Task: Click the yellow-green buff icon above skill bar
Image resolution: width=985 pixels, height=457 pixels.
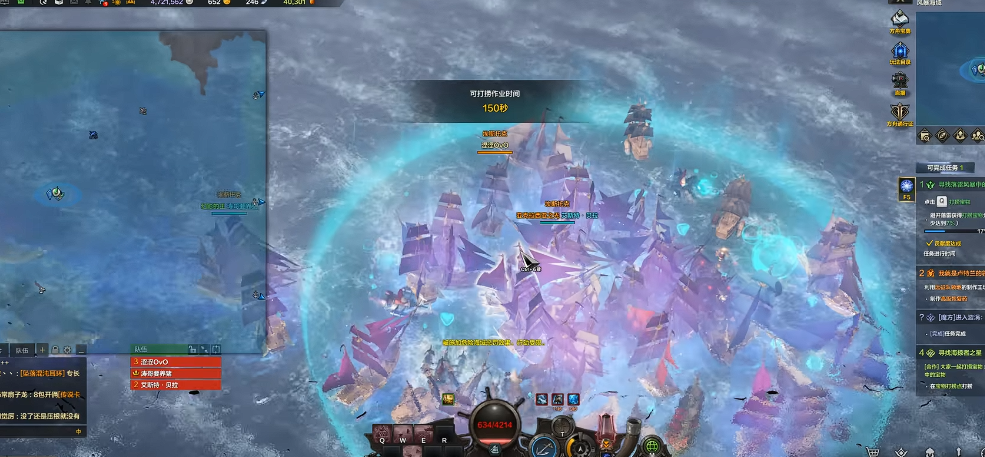Action: [x=449, y=398]
